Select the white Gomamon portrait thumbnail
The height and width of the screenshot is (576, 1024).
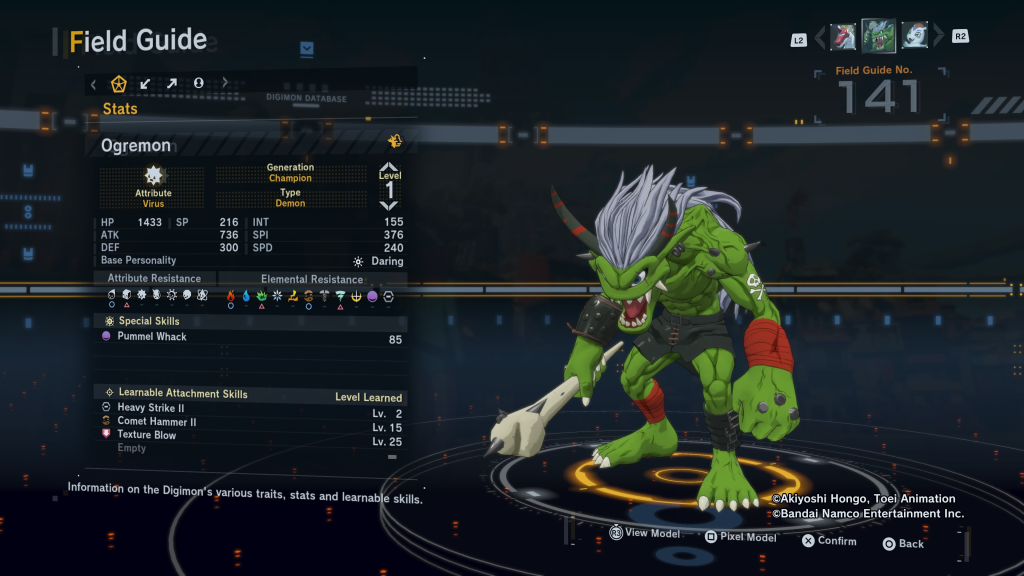[914, 37]
